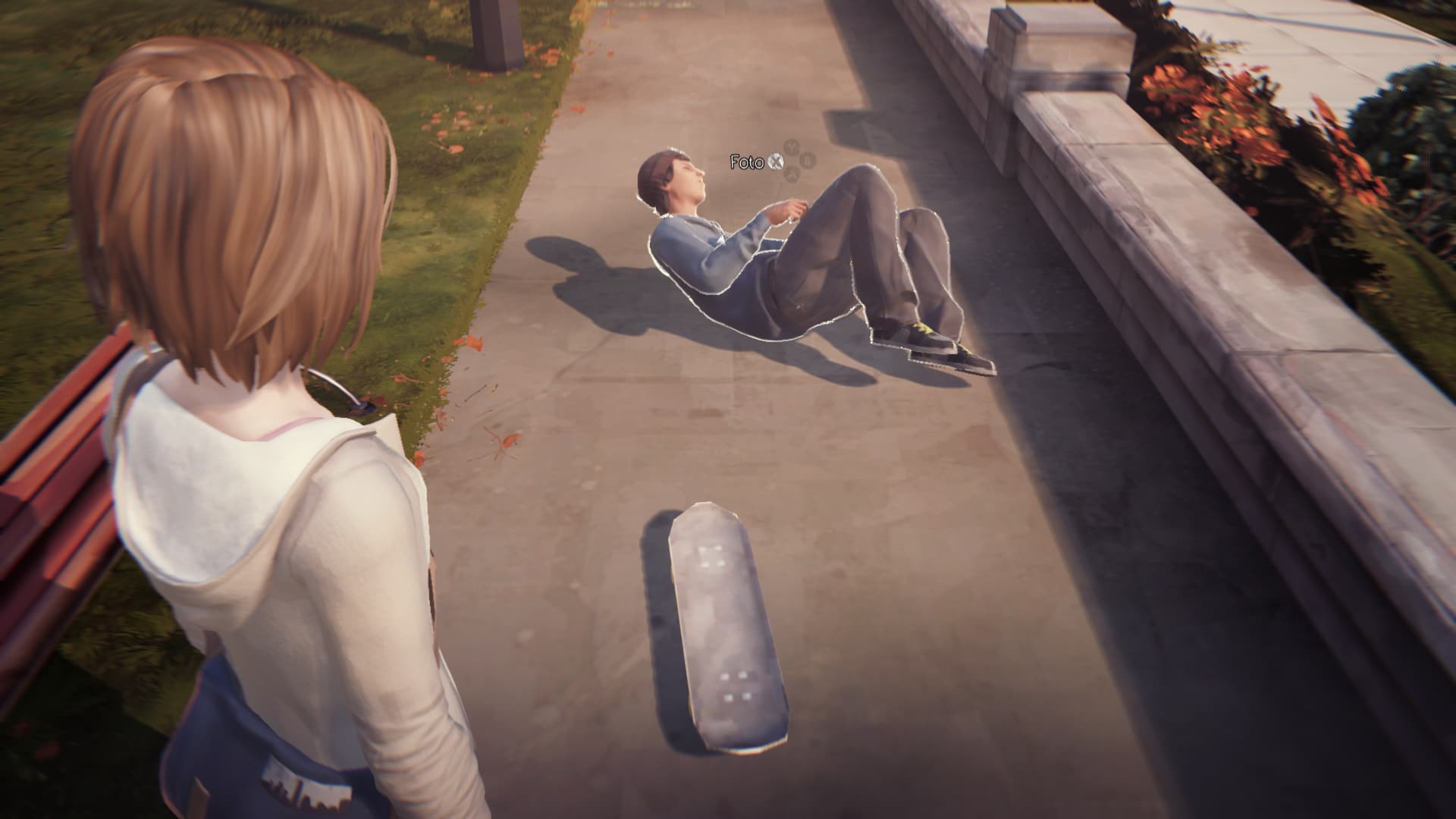Click the circular button icon beside Foto text
Screen dimensions: 1456x819
[776, 162]
